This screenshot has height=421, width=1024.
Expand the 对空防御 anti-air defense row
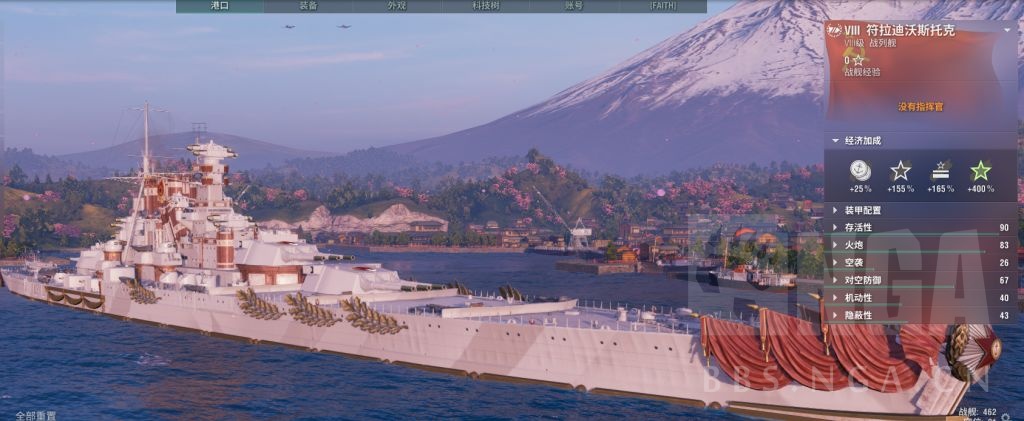(862, 280)
